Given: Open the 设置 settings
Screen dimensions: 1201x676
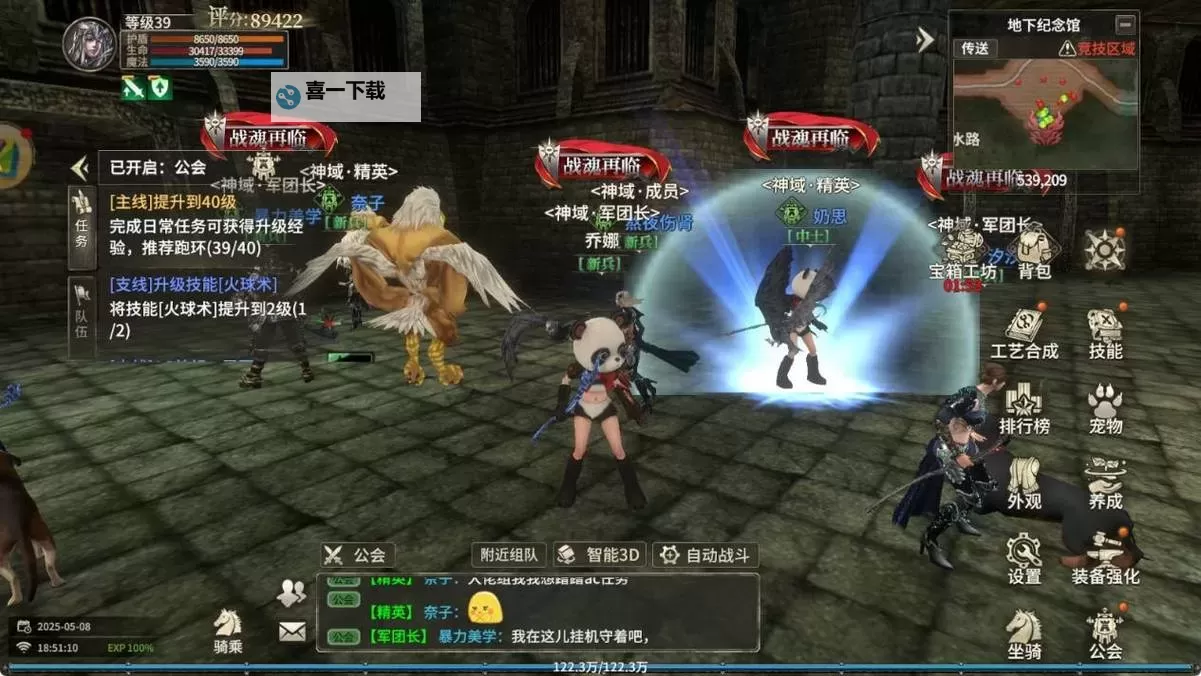Looking at the screenshot, I should coord(1024,558).
